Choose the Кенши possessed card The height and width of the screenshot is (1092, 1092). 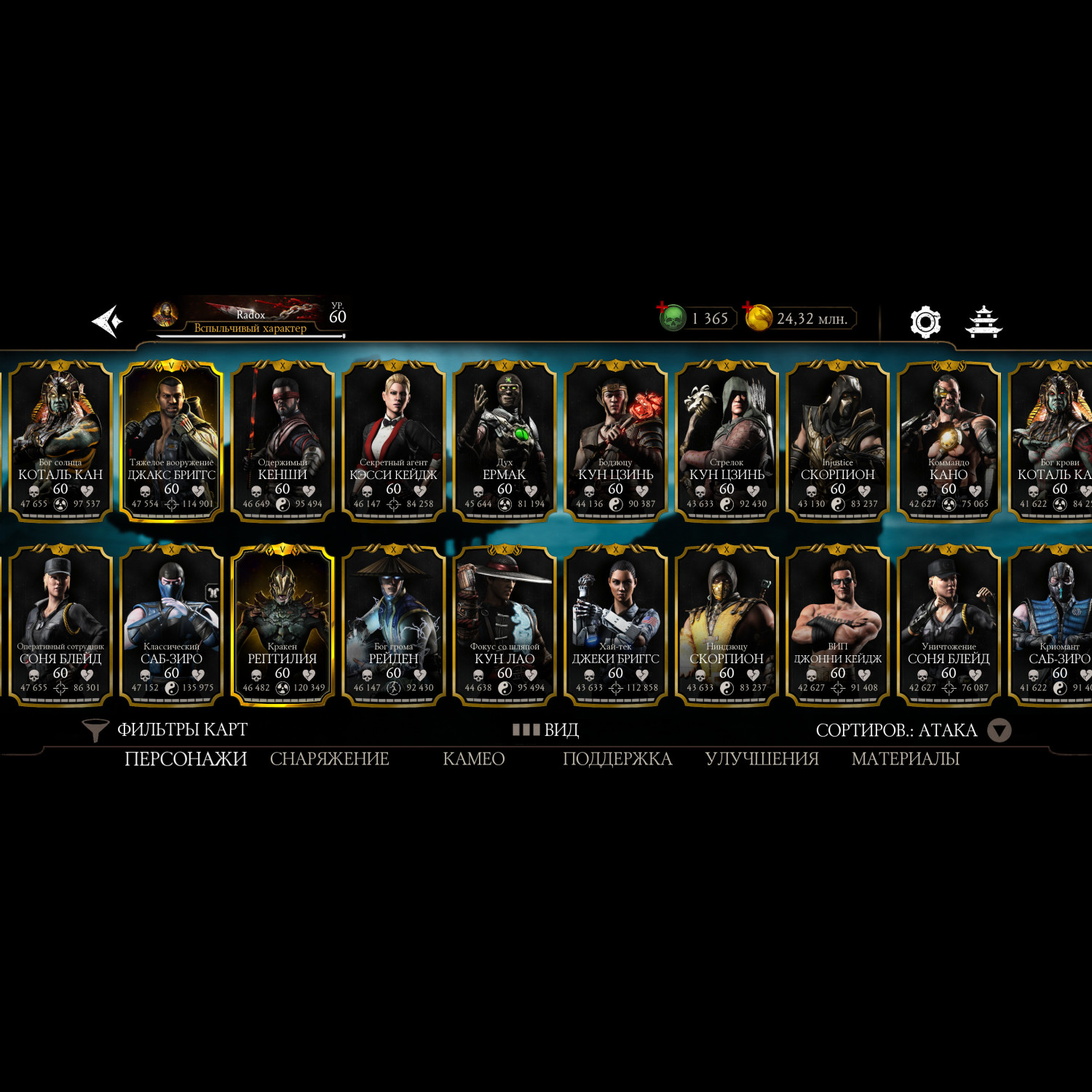282,440
